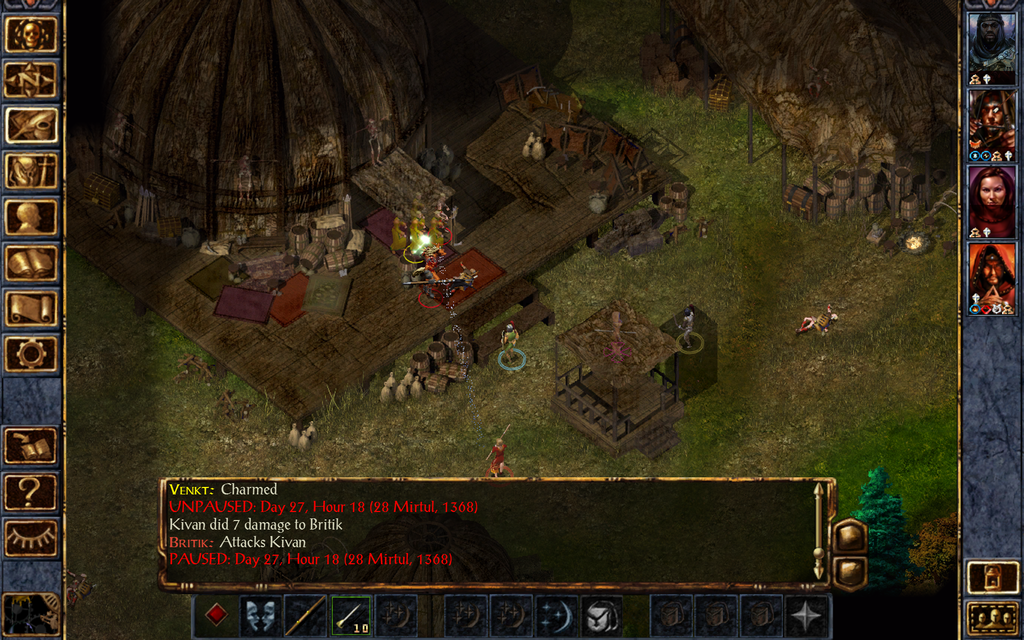Select all party members button

(x=991, y=617)
